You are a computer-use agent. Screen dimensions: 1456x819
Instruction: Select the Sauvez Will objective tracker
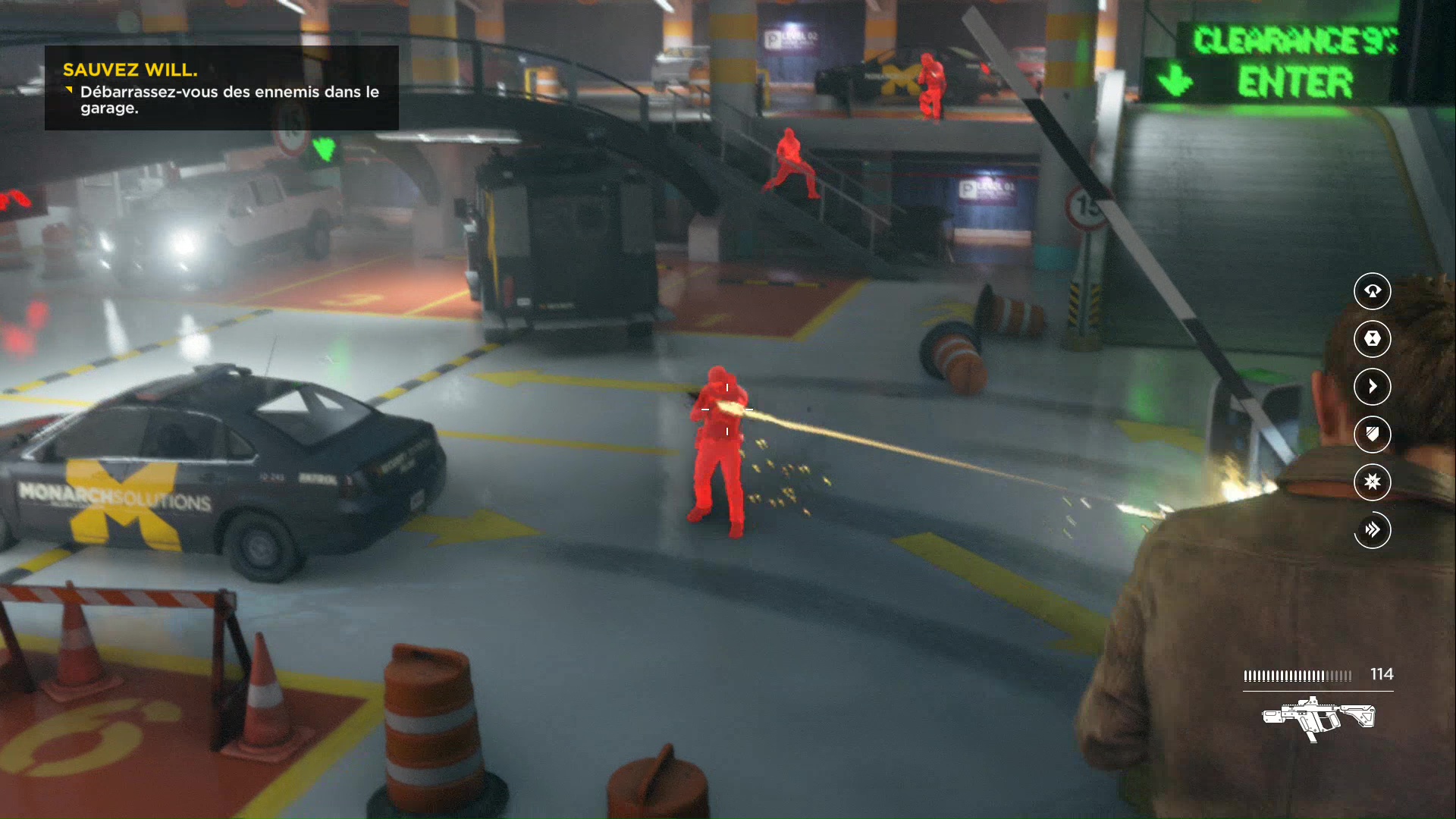coord(221,87)
